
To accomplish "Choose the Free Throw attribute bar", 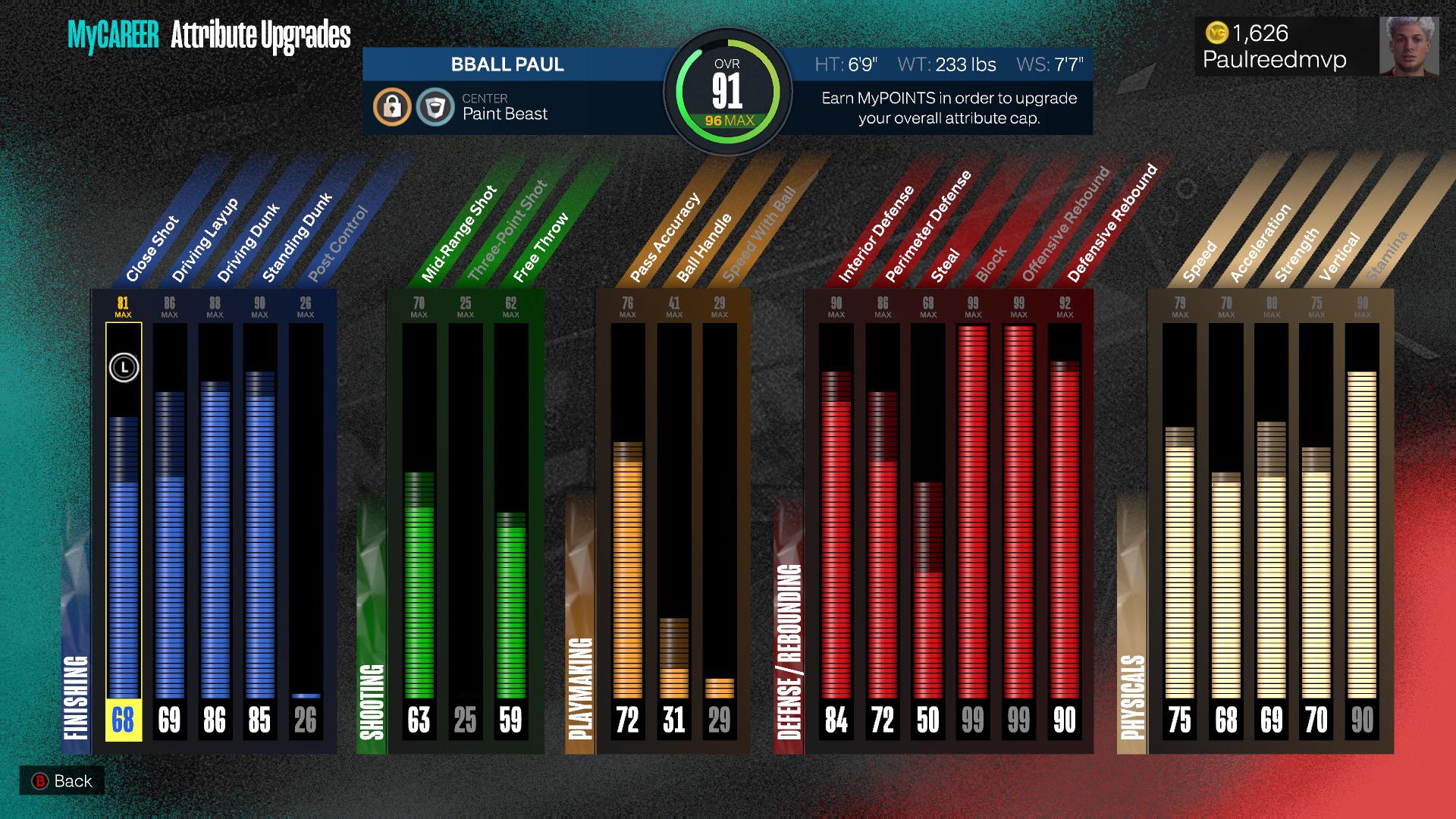I will 510,531.
